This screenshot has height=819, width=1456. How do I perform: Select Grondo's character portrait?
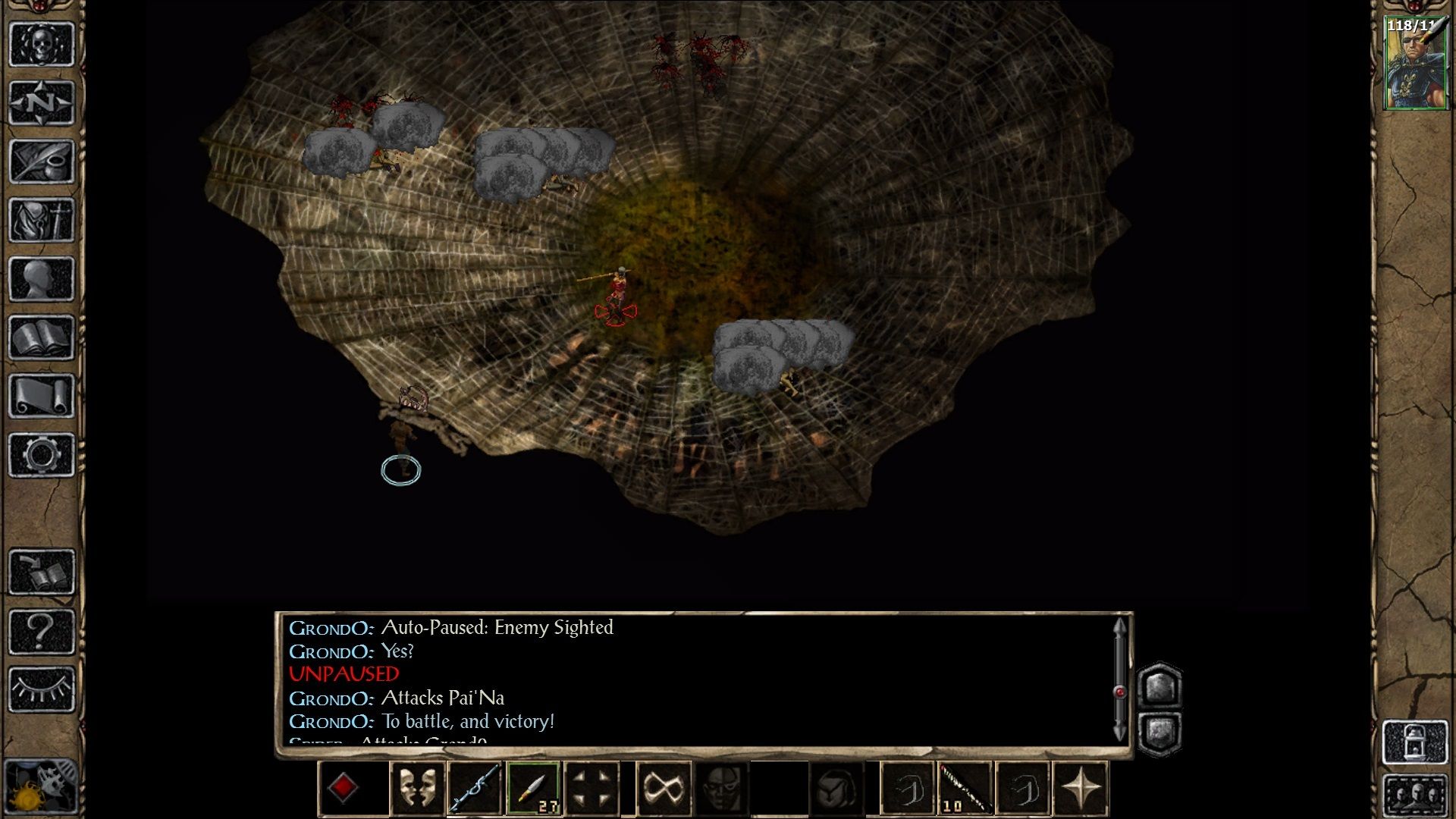(x=1415, y=64)
